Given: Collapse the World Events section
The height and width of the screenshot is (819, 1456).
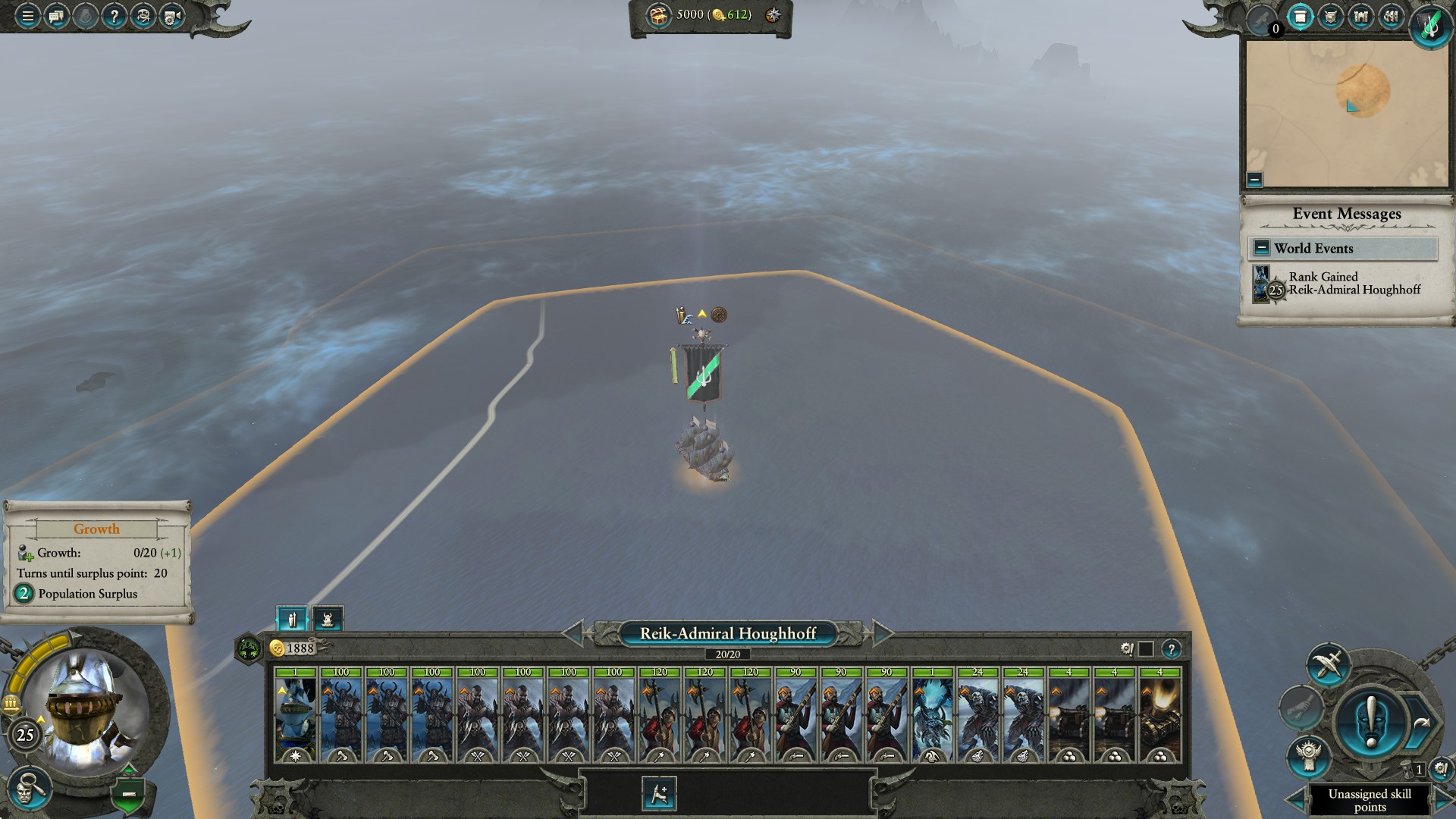Looking at the screenshot, I should pyautogui.click(x=1261, y=248).
